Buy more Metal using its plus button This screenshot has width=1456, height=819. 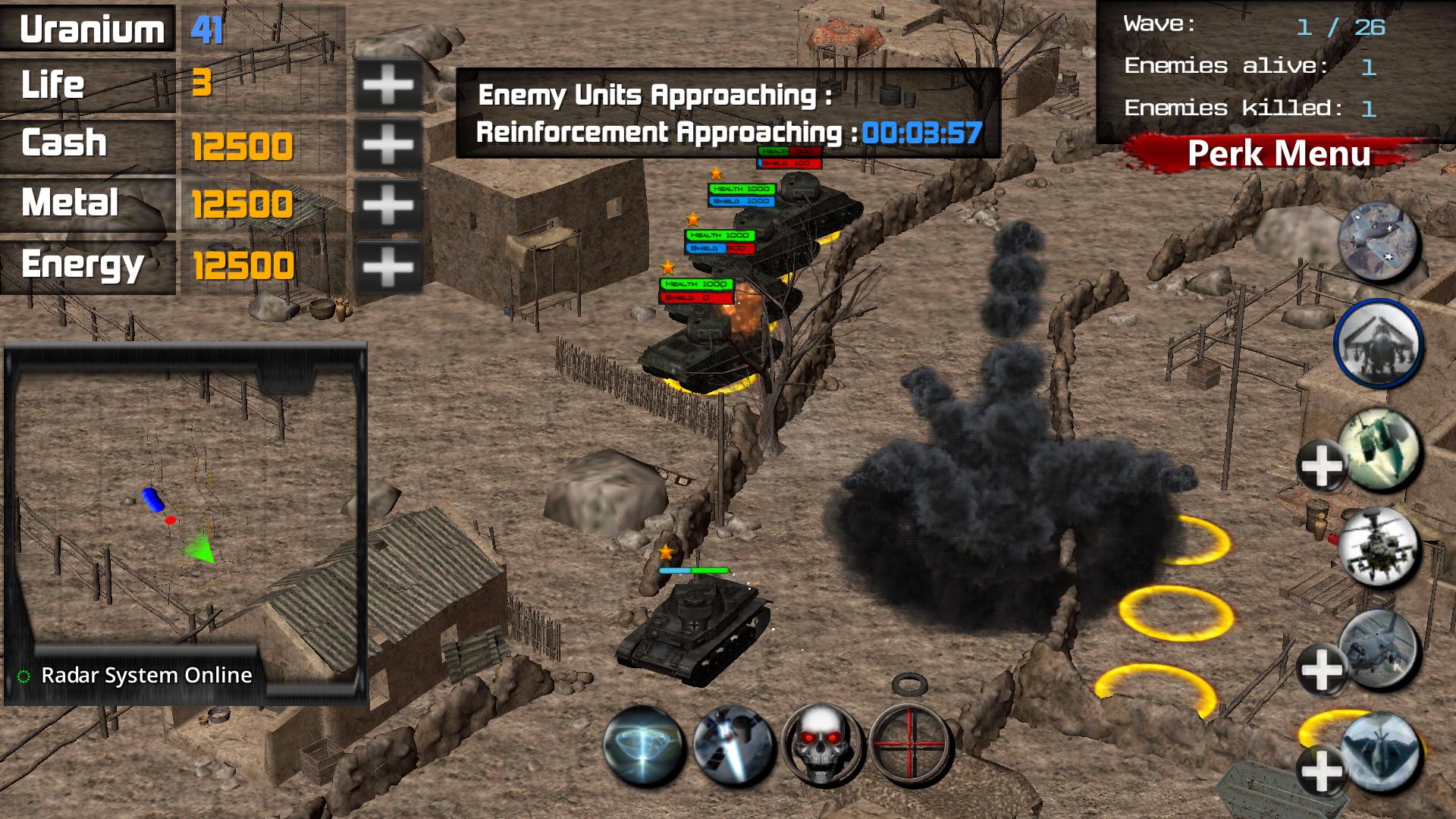click(x=388, y=205)
